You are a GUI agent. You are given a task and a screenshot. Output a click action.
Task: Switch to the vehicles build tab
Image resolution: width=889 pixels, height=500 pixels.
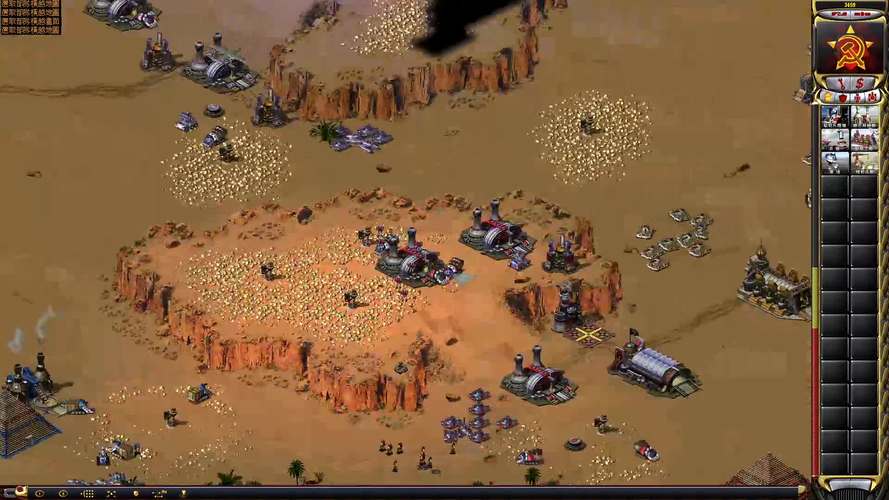point(873,97)
